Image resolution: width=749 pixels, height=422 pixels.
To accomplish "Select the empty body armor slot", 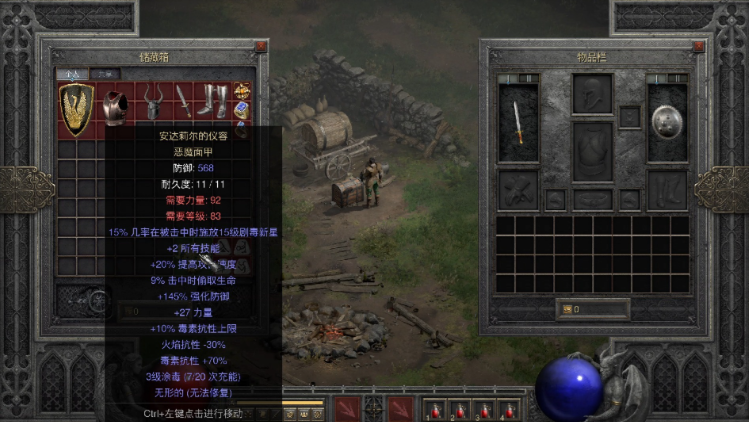I will point(592,151).
